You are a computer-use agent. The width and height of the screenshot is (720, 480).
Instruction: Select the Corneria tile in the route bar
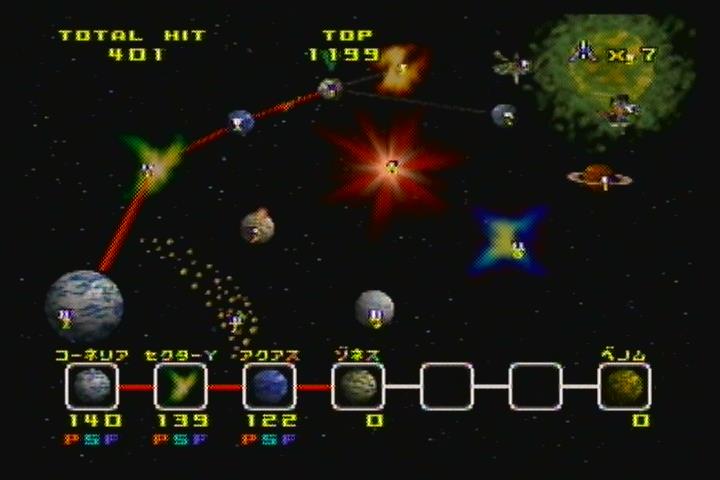coord(91,386)
